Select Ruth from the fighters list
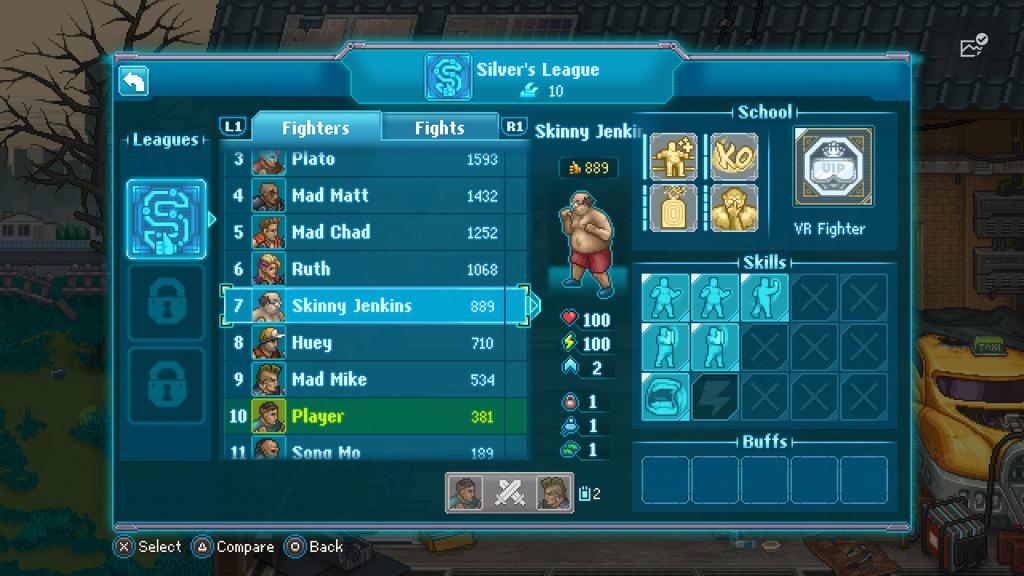The height and width of the screenshot is (576, 1024). 374,269
